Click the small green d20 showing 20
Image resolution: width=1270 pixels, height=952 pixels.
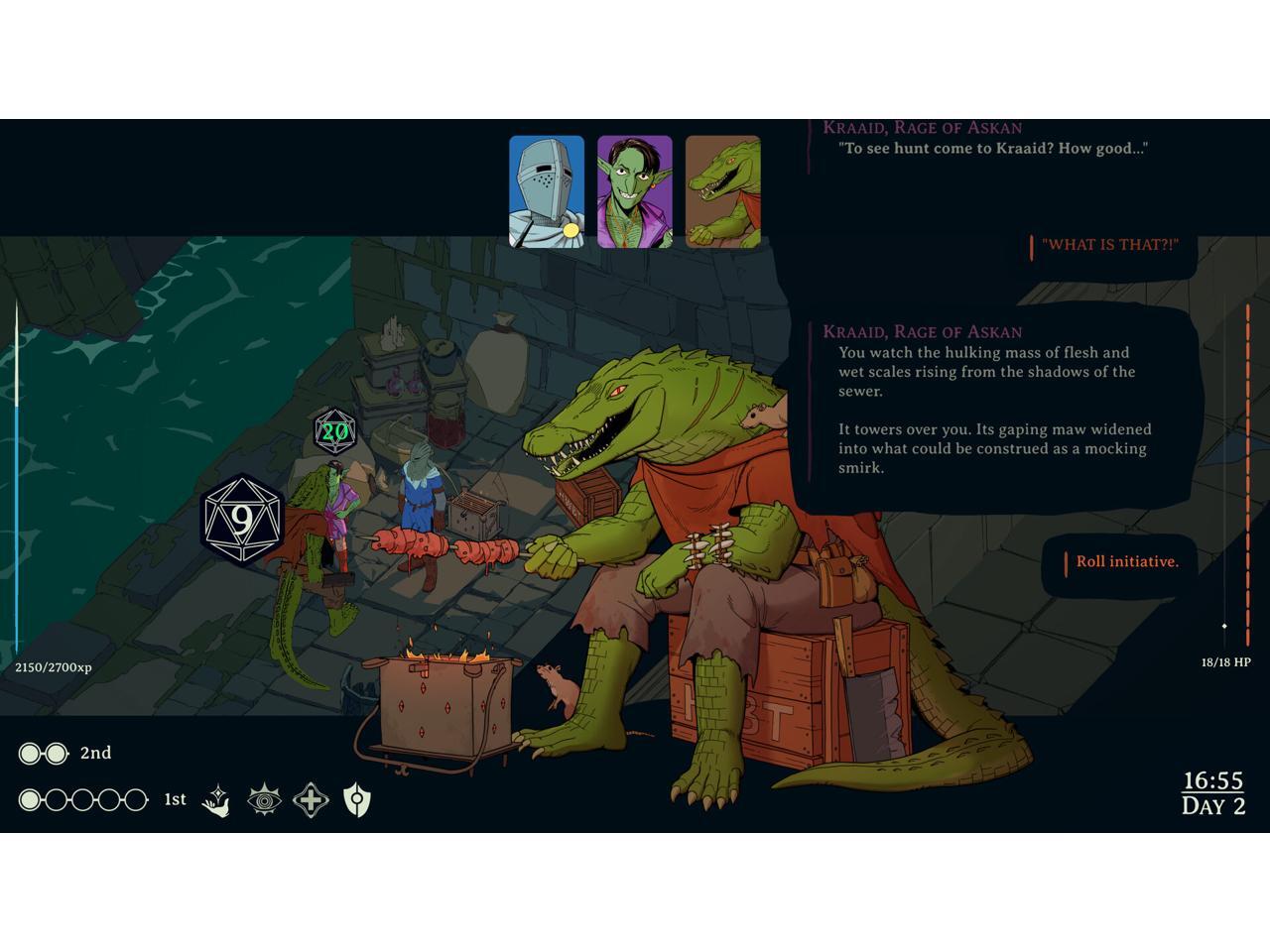click(335, 432)
